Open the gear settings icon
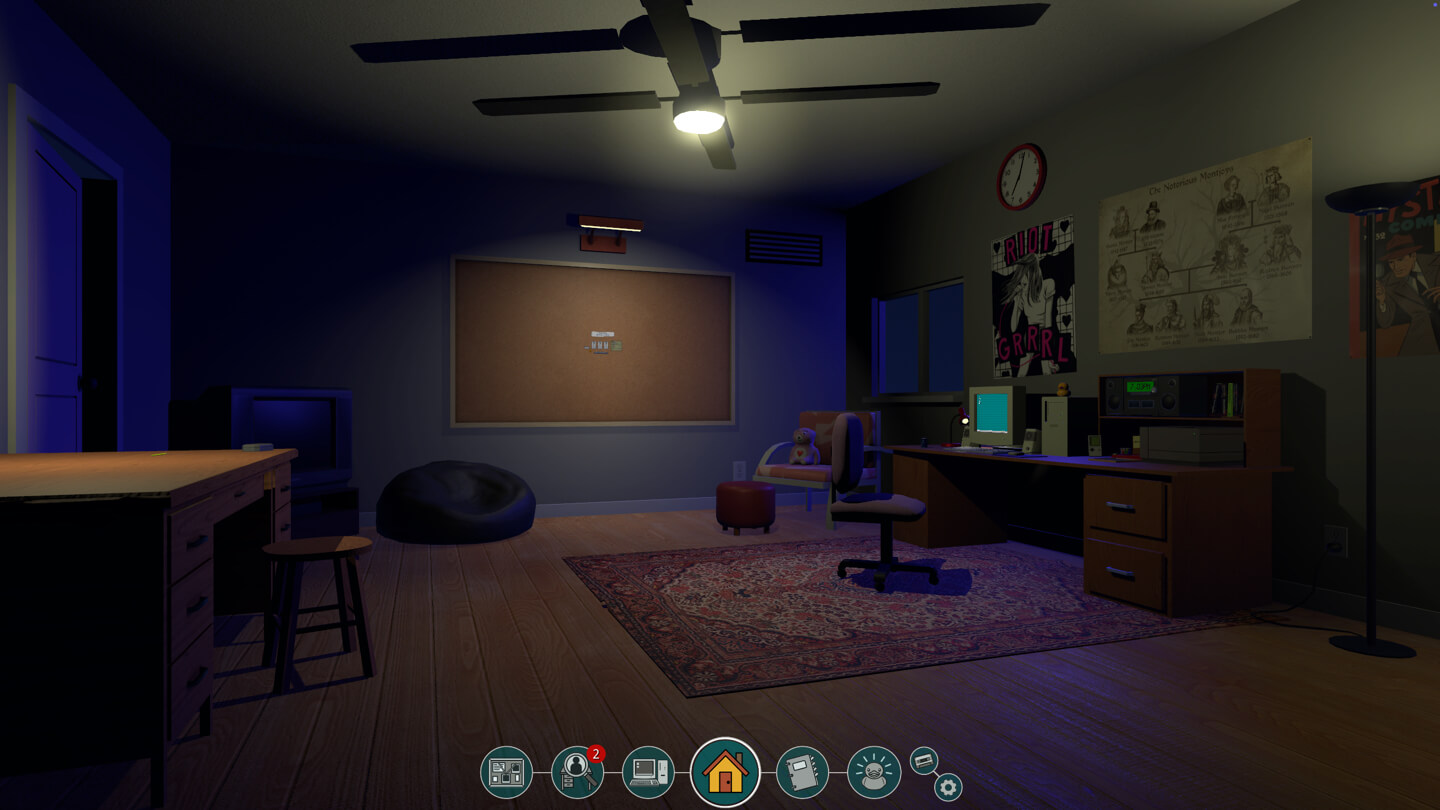The width and height of the screenshot is (1440, 810). (x=948, y=787)
